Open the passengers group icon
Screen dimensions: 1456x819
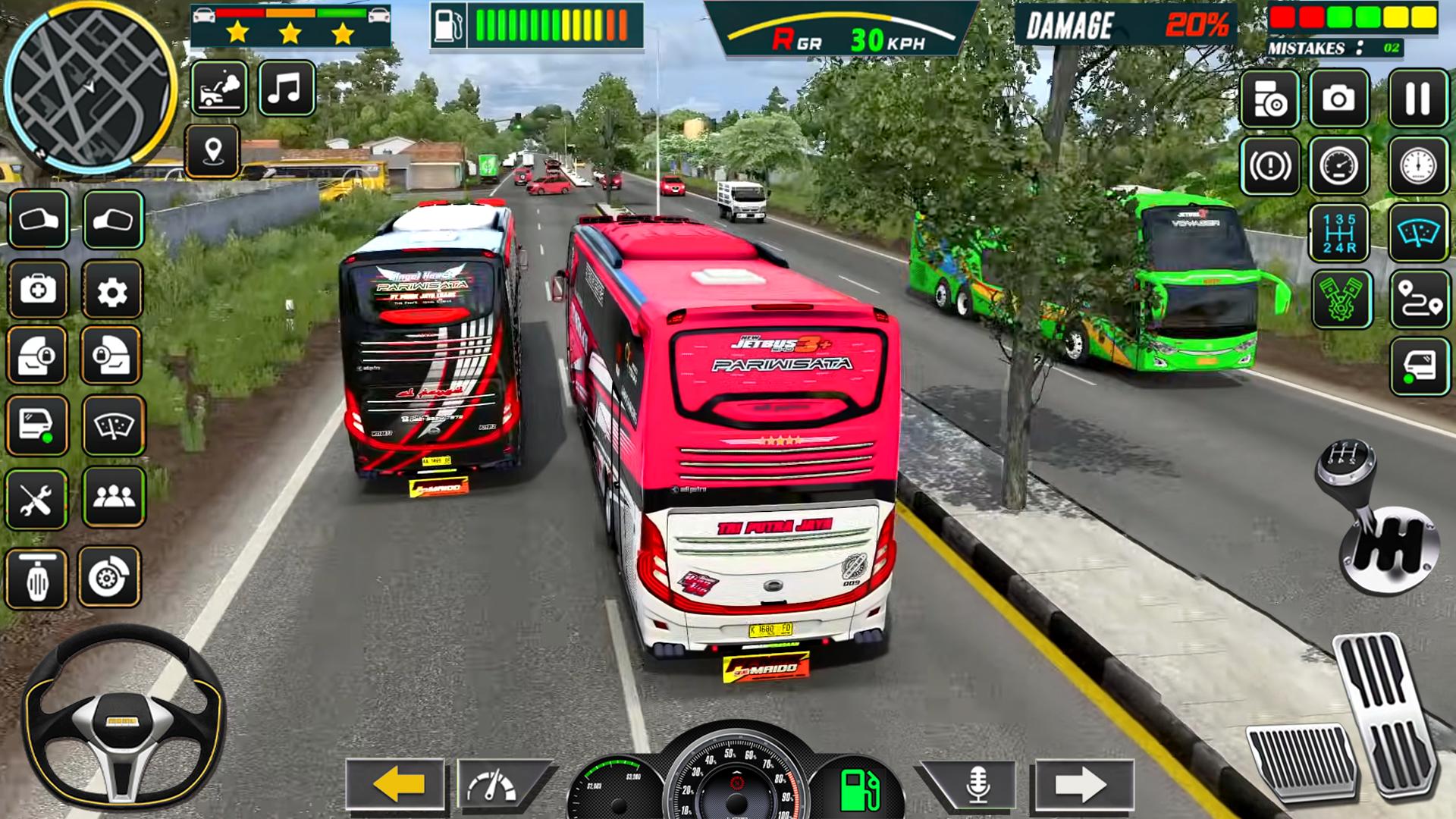pos(114,497)
